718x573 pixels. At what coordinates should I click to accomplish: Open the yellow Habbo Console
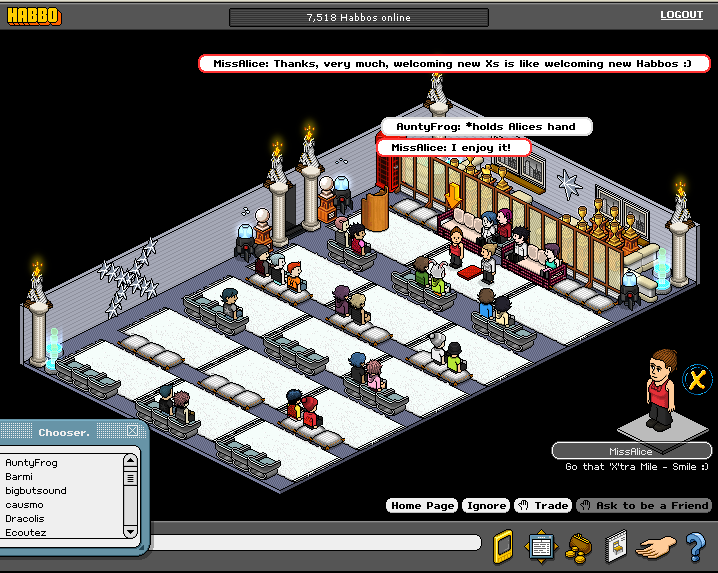pyautogui.click(x=505, y=547)
